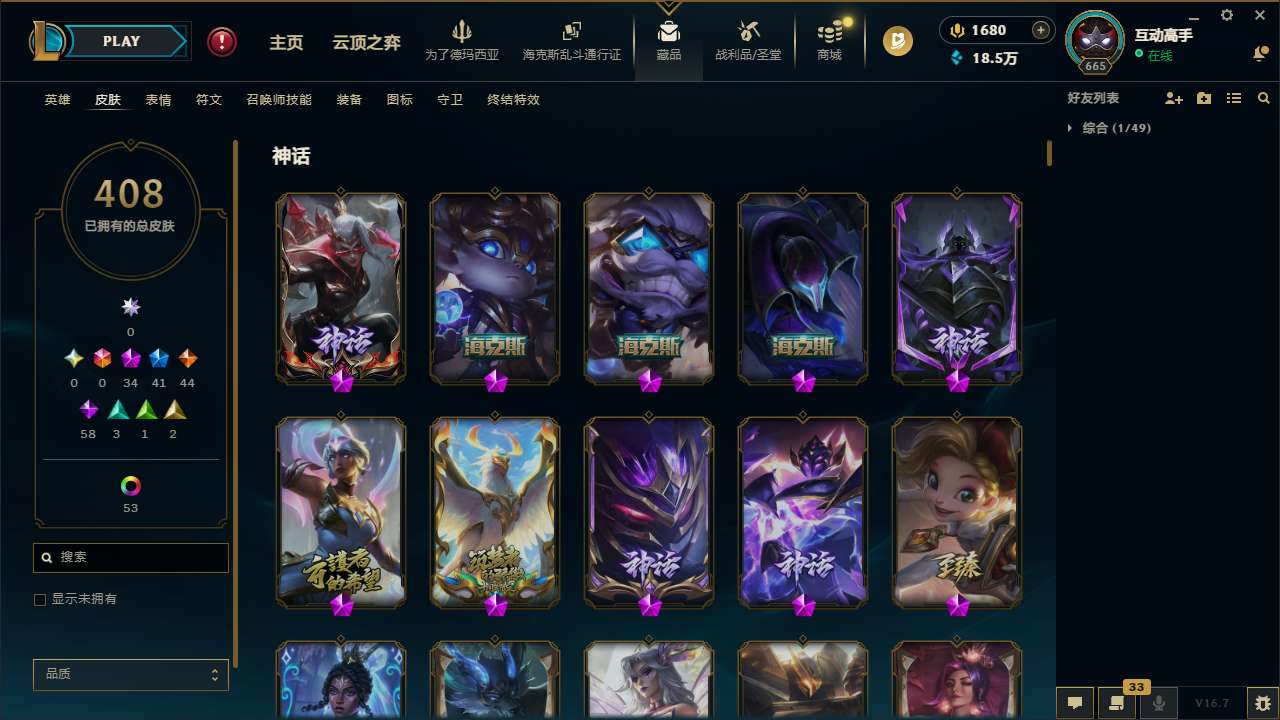Open the chat bubble panel
The height and width of the screenshot is (720, 1280).
[x=1074, y=703]
